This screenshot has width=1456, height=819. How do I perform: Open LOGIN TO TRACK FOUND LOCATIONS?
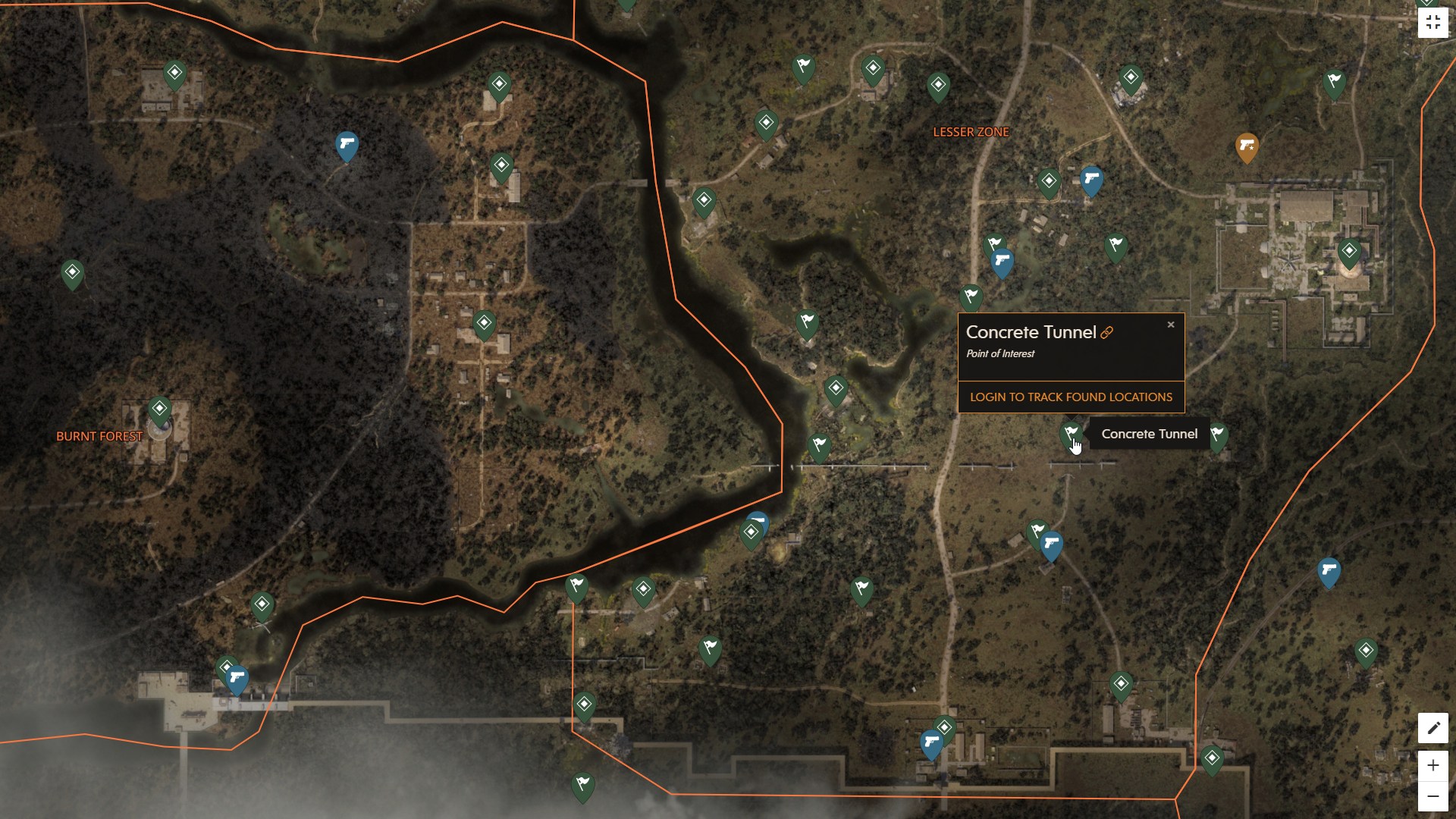tap(1071, 397)
